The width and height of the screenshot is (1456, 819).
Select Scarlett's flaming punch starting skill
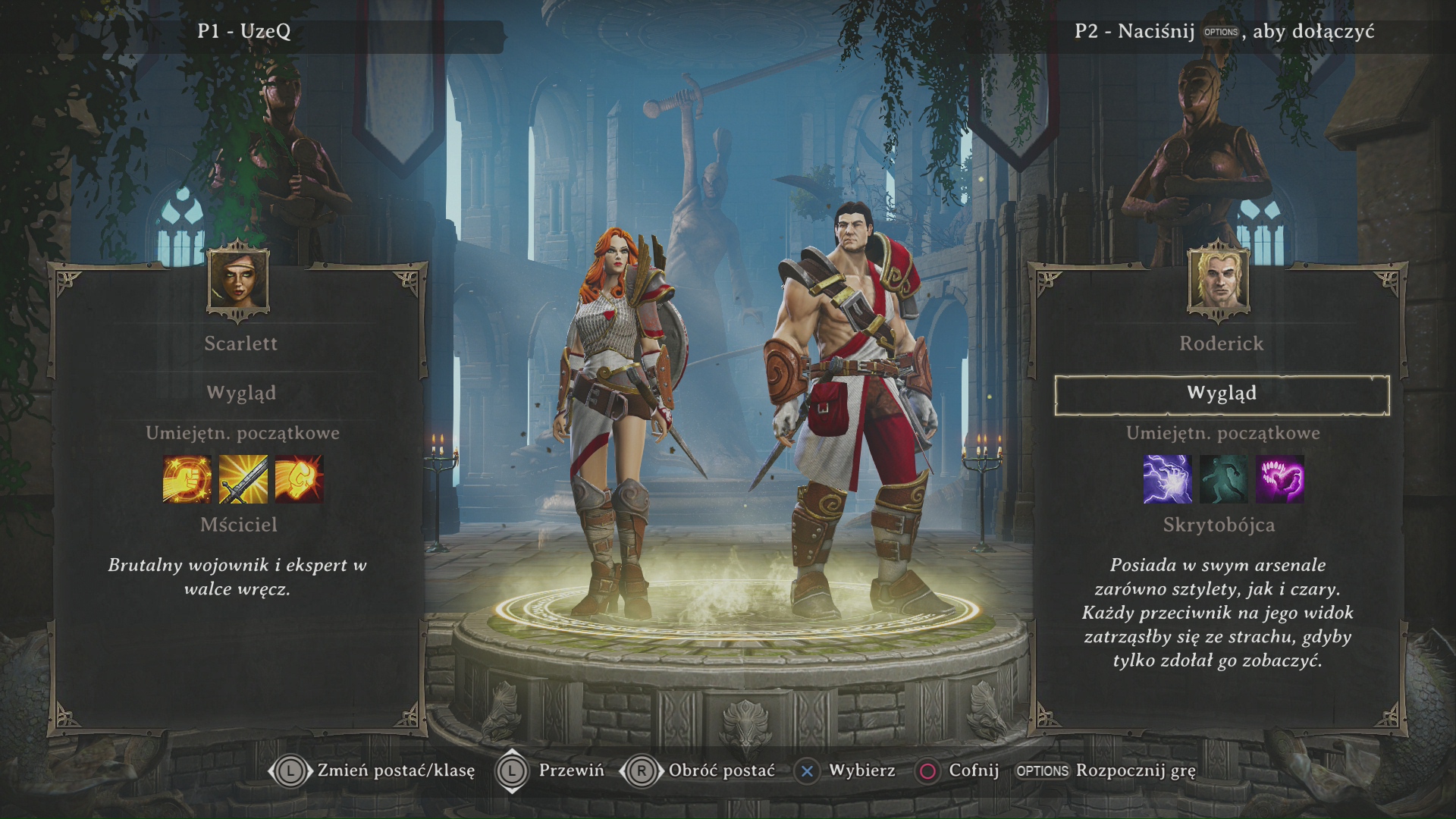[299, 479]
